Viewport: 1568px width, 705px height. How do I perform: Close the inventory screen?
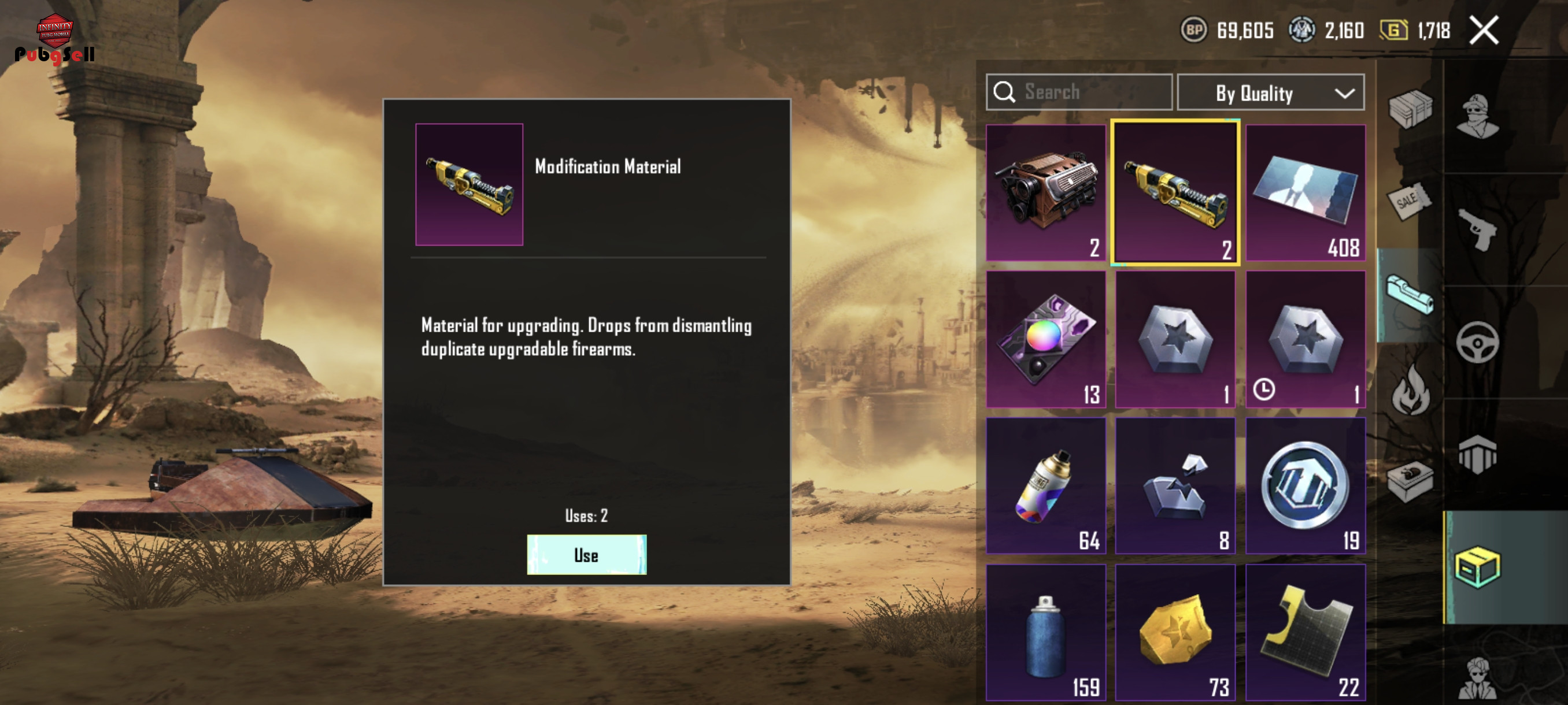[x=1484, y=31]
